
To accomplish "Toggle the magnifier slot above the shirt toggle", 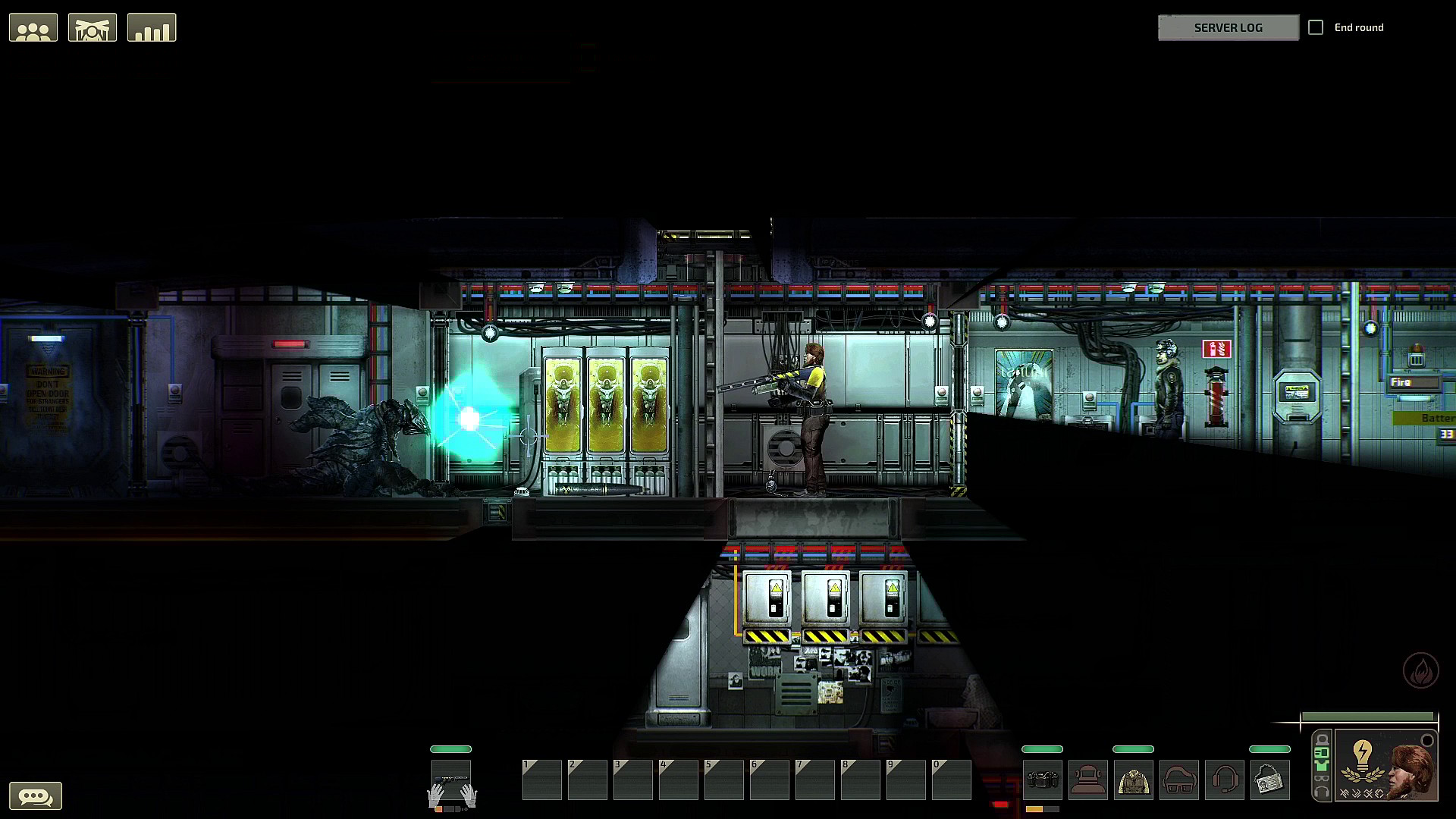I will tap(1322, 752).
